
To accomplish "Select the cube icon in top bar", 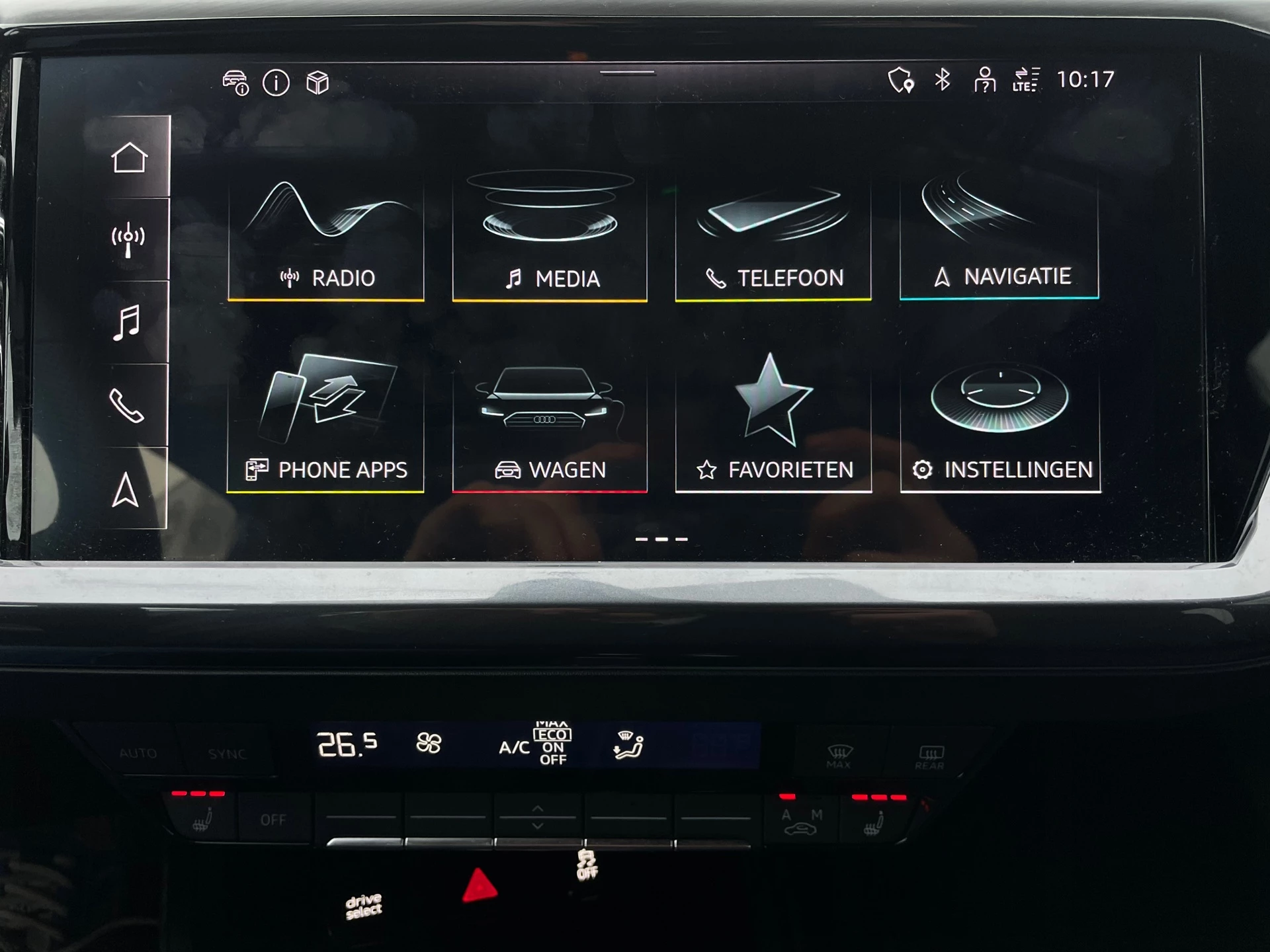I will (317, 83).
